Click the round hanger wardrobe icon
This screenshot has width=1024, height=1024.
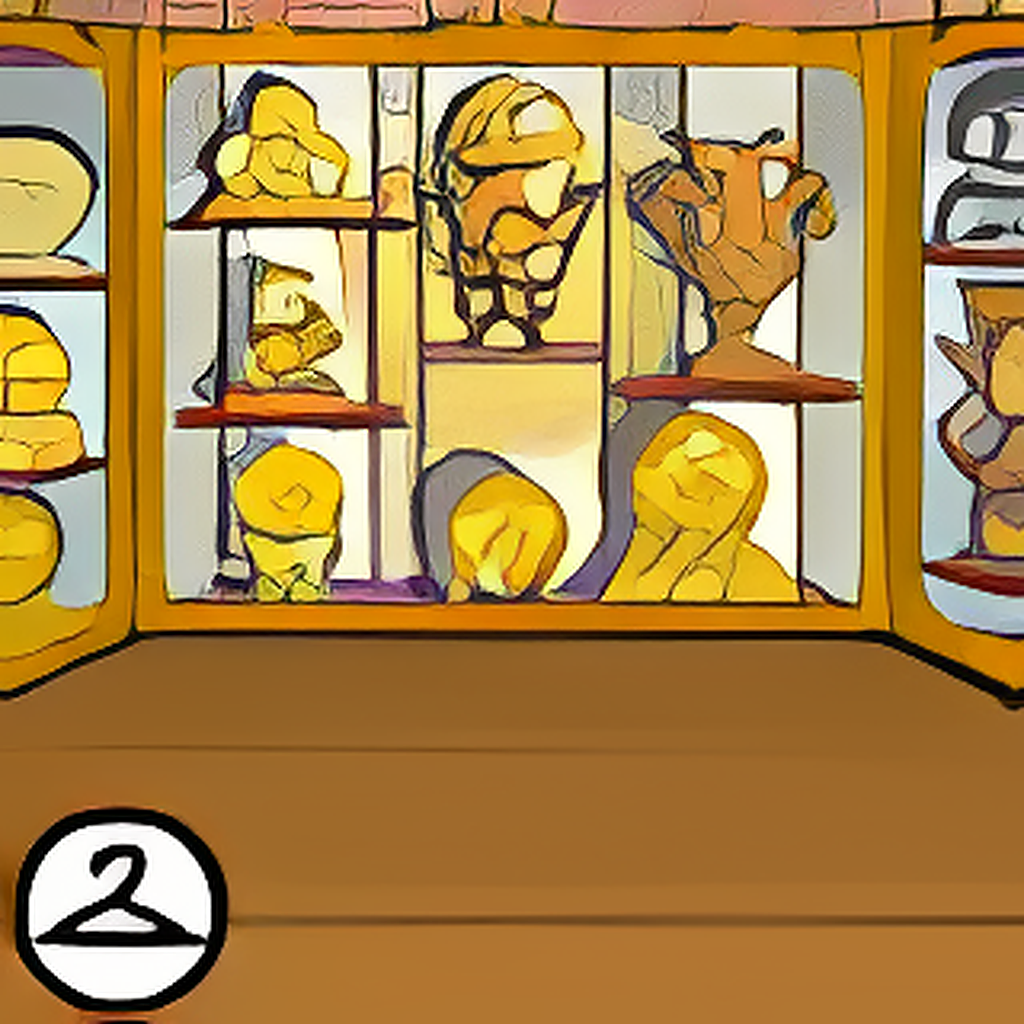pyautogui.click(x=121, y=908)
